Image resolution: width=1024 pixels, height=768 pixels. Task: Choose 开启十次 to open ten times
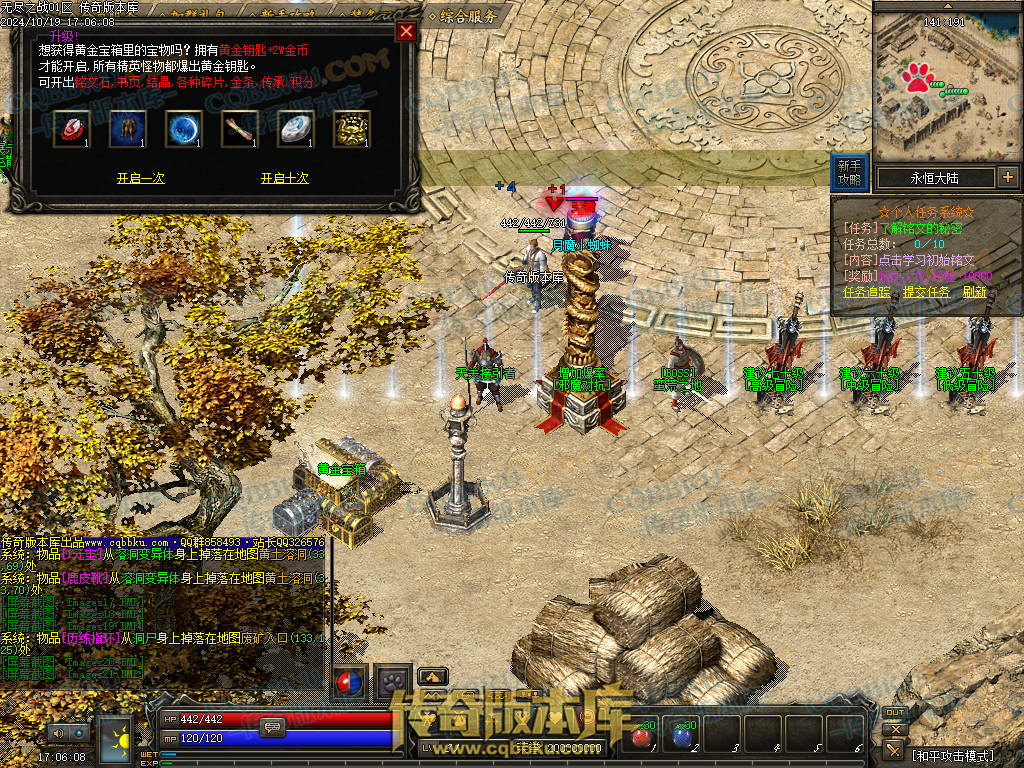tap(284, 178)
